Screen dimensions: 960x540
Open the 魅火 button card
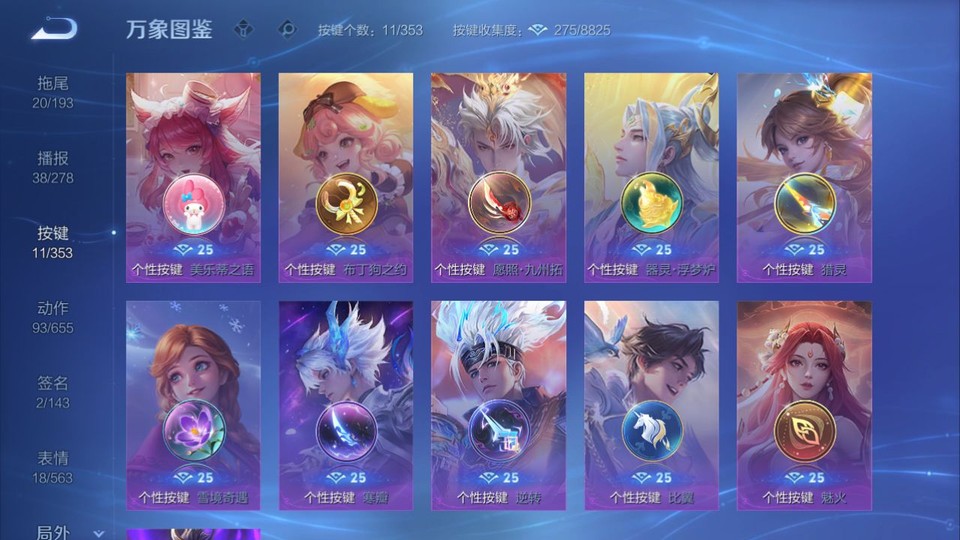coord(804,405)
